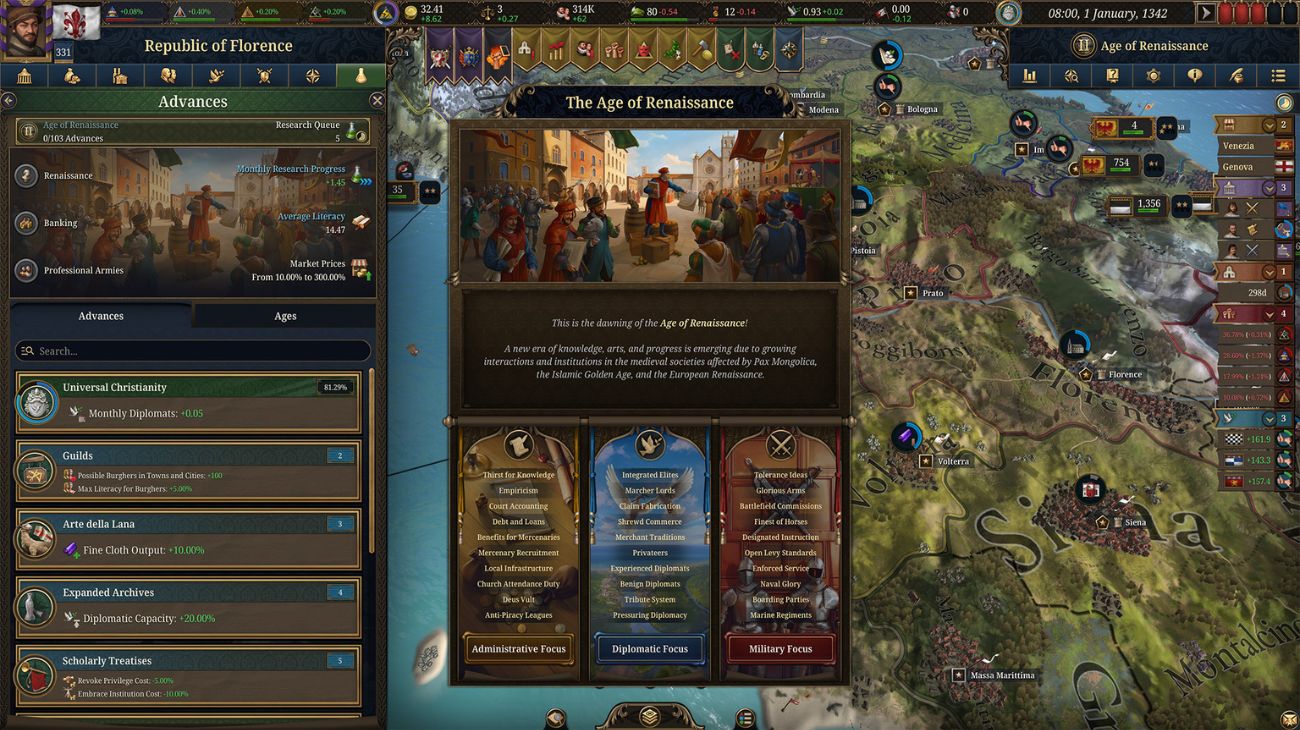Collapse the Advances panel with side arrow
Viewport: 1300px width, 730px height.
[x=10, y=100]
